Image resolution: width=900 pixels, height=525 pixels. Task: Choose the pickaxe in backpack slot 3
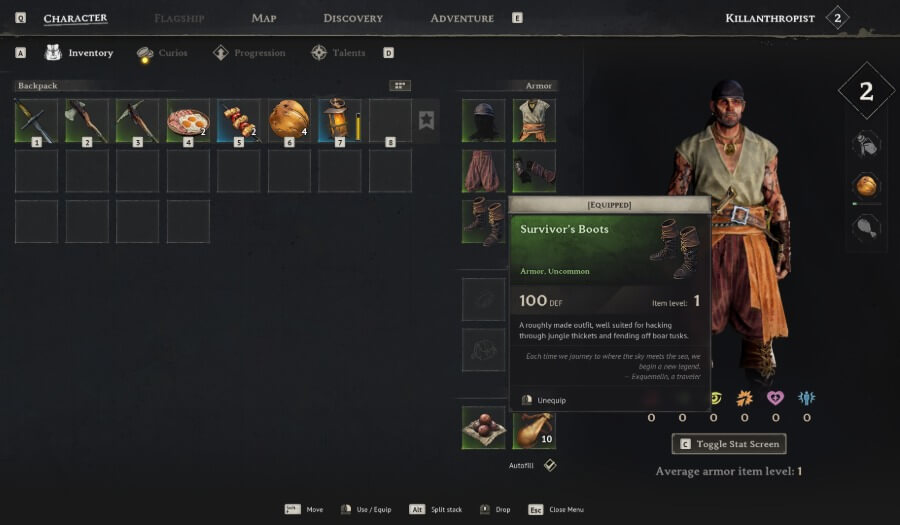pos(137,120)
